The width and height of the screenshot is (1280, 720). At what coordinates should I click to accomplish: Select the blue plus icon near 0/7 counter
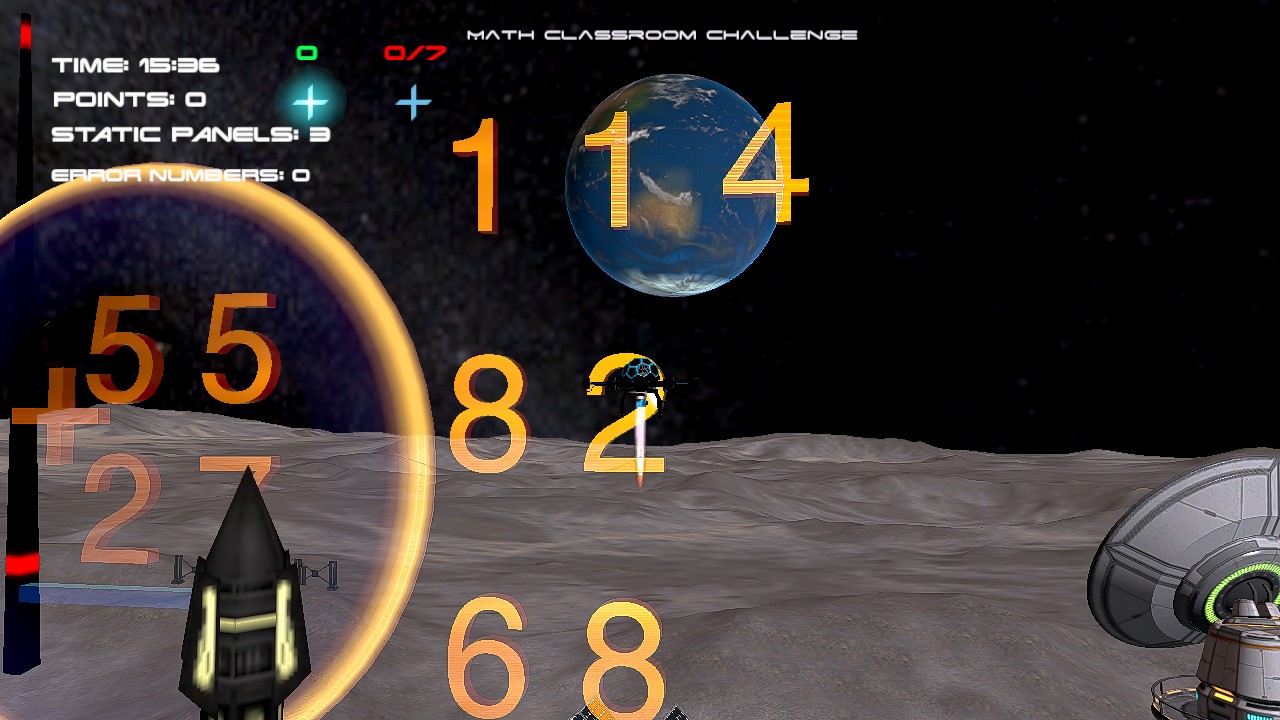[413, 101]
